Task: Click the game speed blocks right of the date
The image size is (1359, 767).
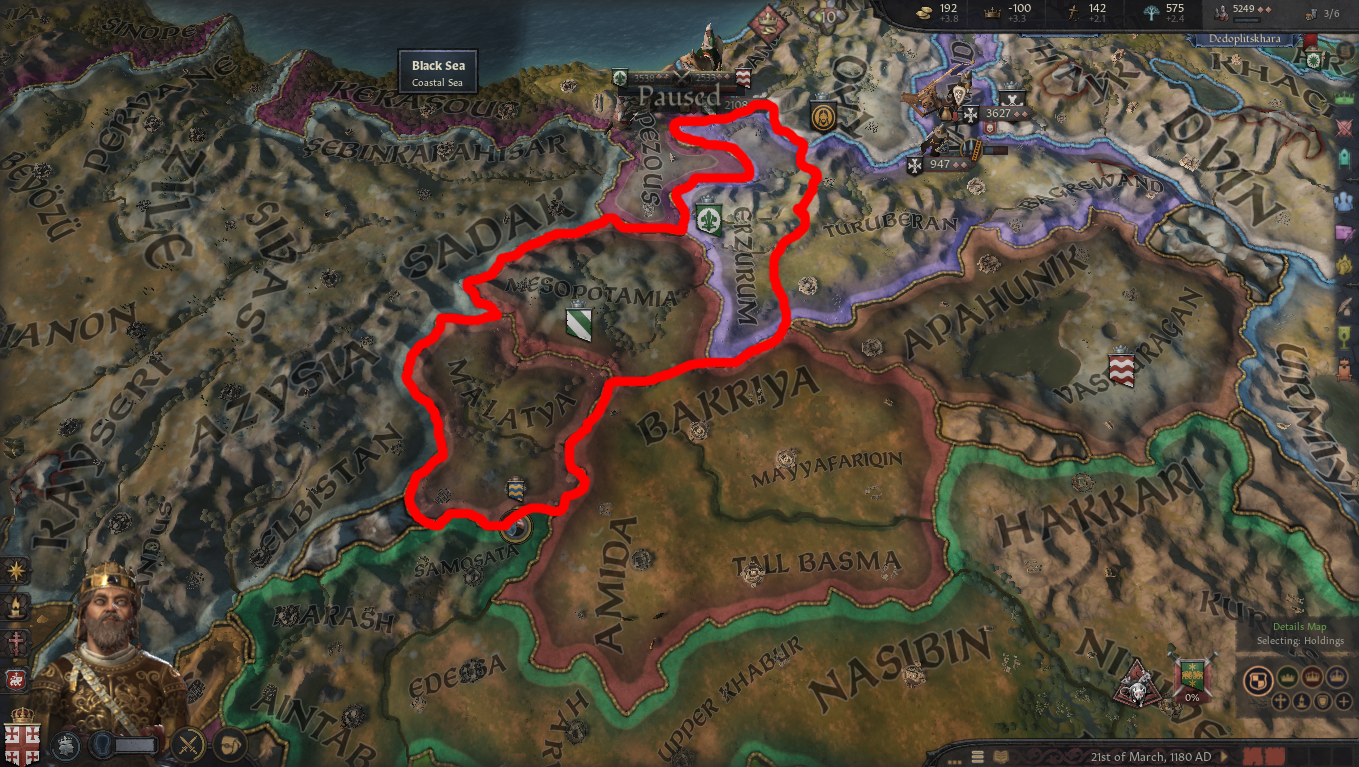Action: 1265,755
